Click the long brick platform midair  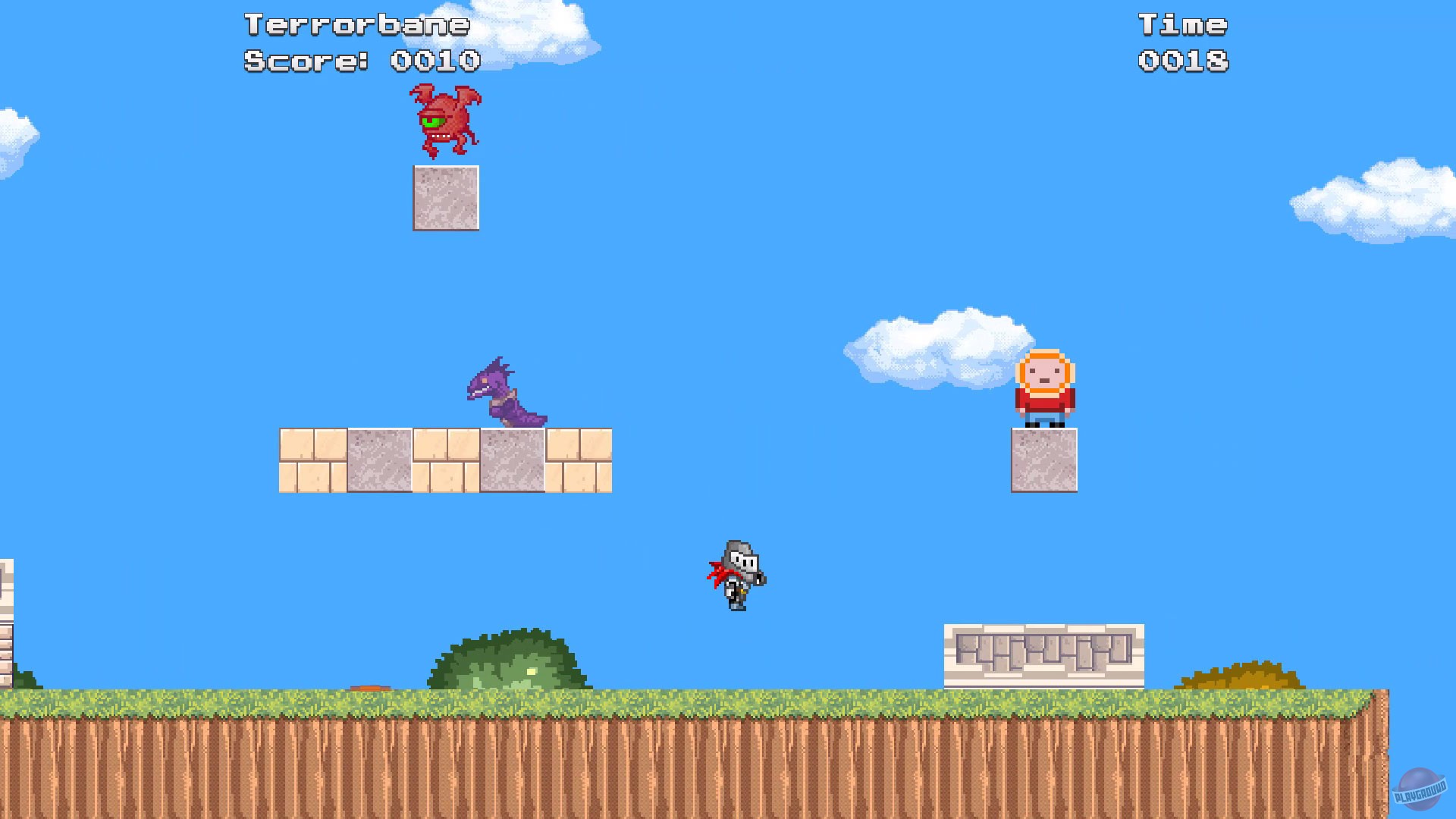click(446, 459)
